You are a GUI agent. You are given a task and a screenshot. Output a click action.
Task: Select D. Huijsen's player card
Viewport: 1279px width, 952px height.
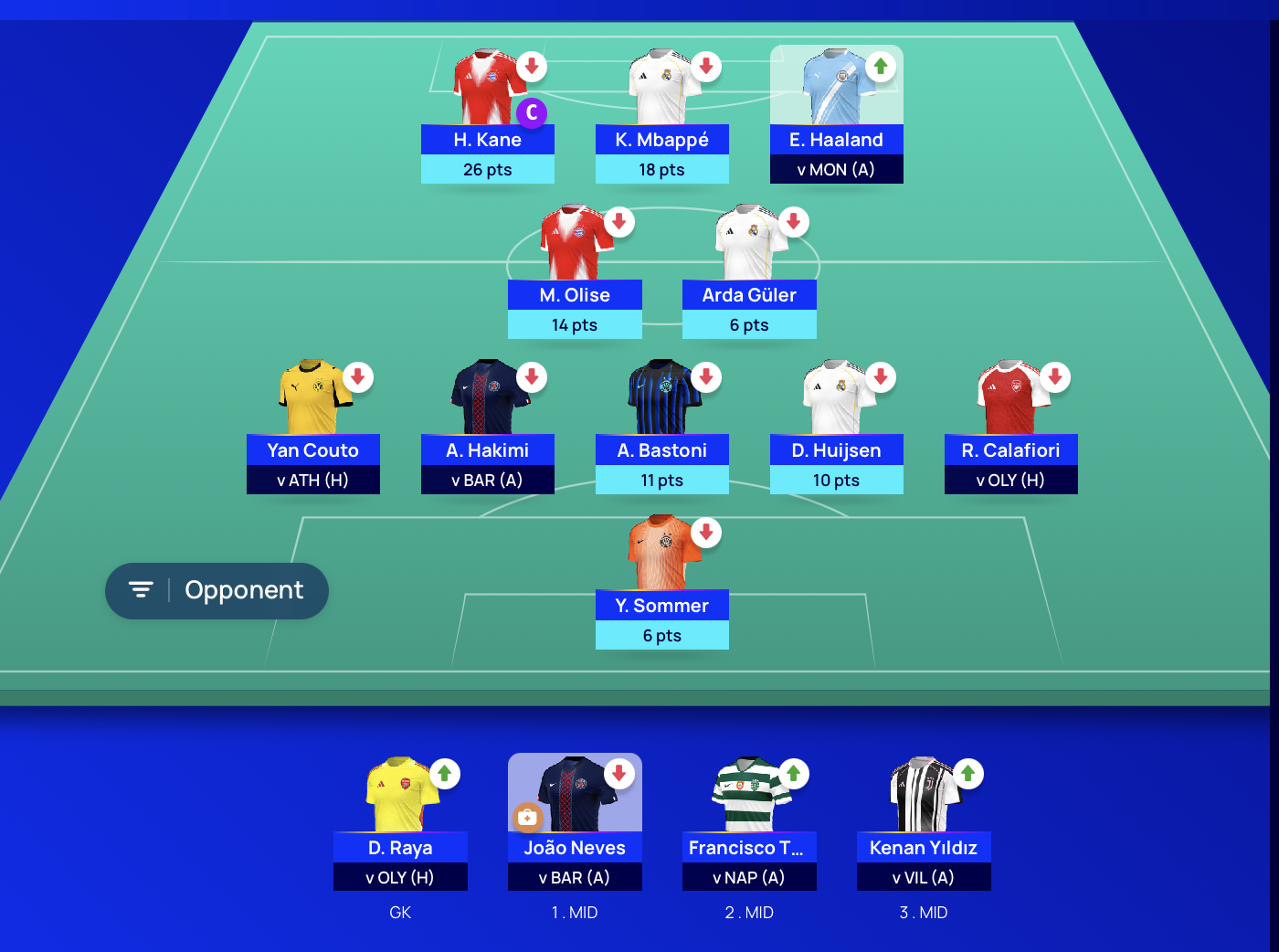(836, 450)
